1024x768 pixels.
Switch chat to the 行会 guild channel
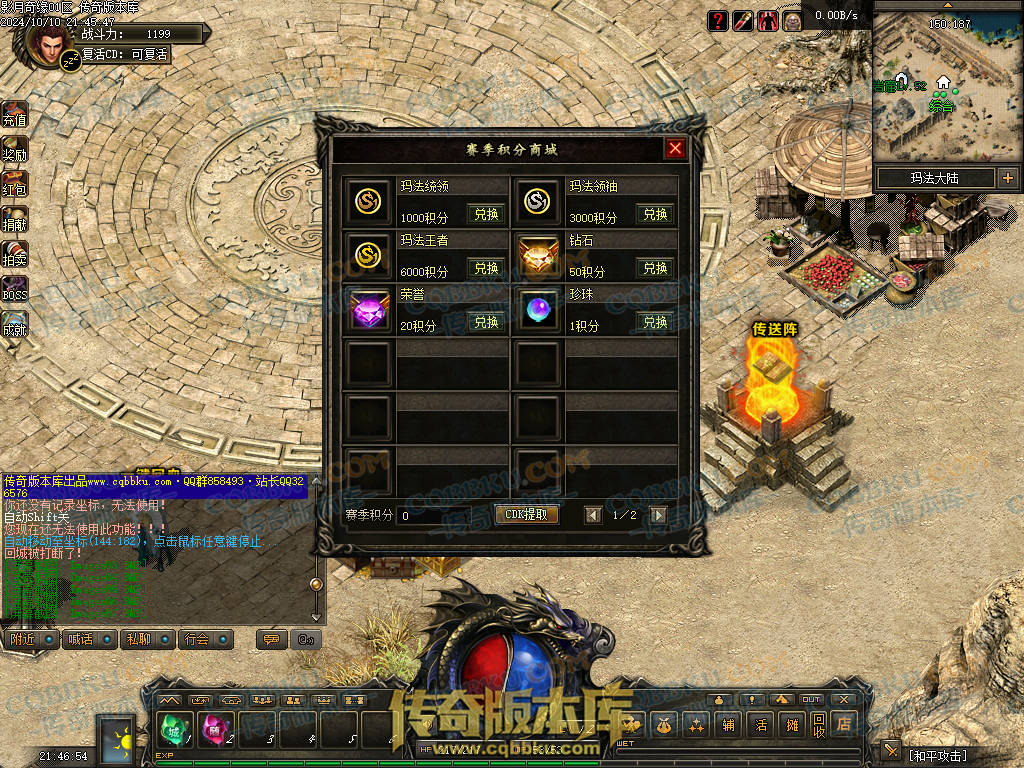click(x=206, y=639)
